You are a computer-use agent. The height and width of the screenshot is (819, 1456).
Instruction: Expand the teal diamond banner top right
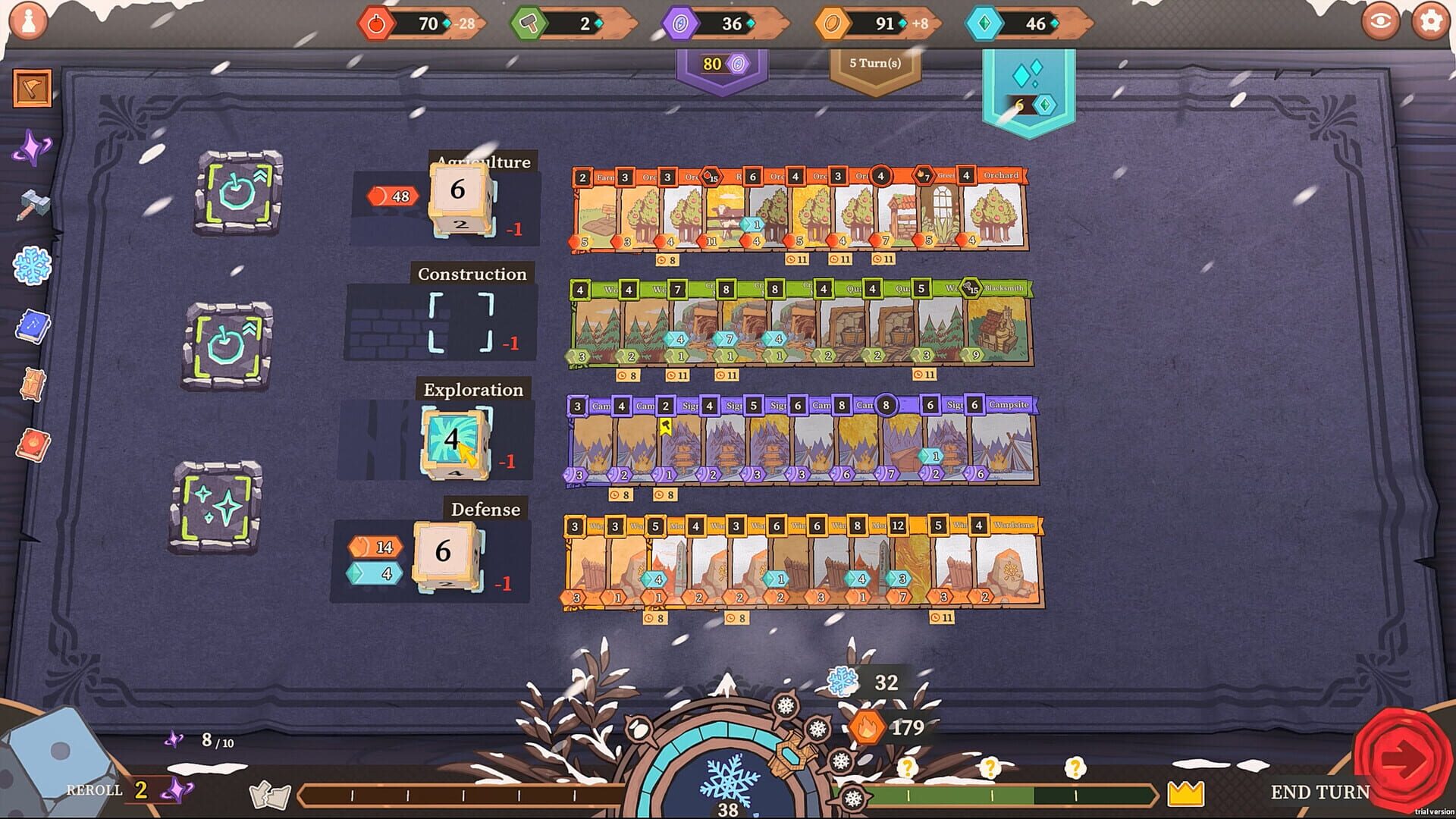[x=1028, y=83]
